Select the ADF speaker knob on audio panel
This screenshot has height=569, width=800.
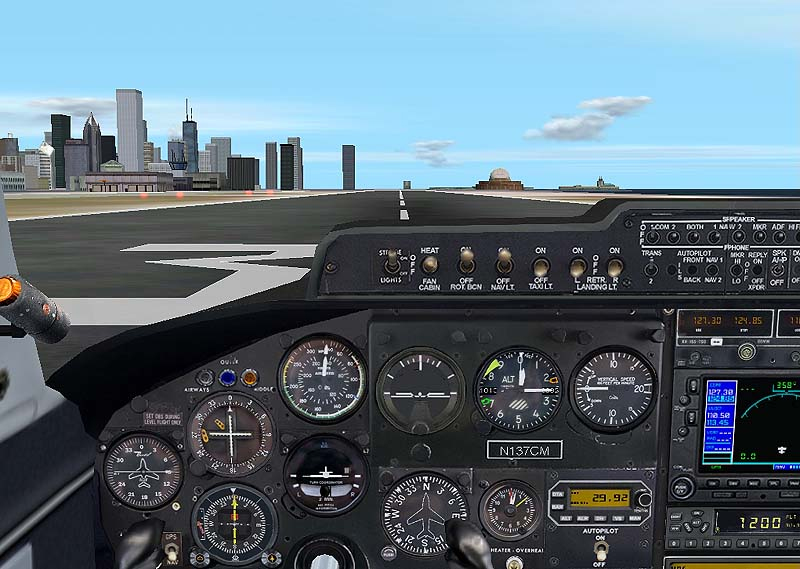[x=780, y=238]
